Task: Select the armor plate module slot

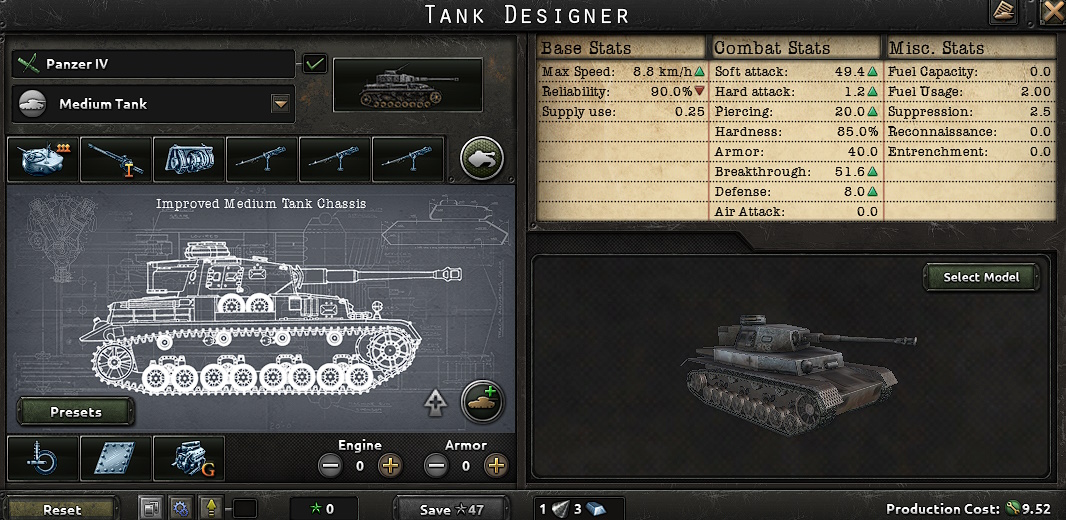Action: [x=116, y=459]
